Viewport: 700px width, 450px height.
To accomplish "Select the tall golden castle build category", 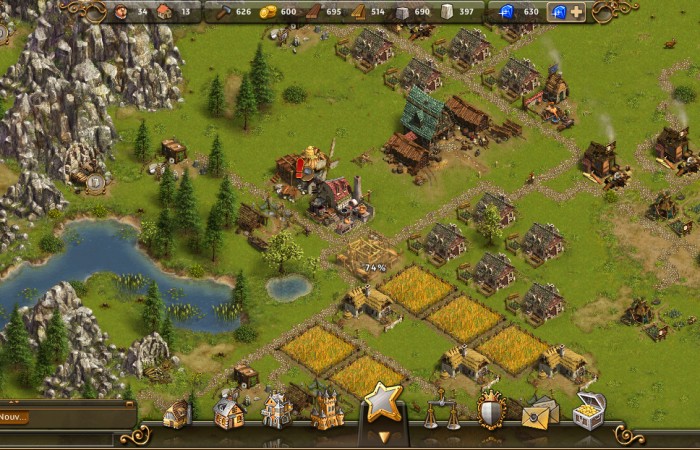I will 326,408.
